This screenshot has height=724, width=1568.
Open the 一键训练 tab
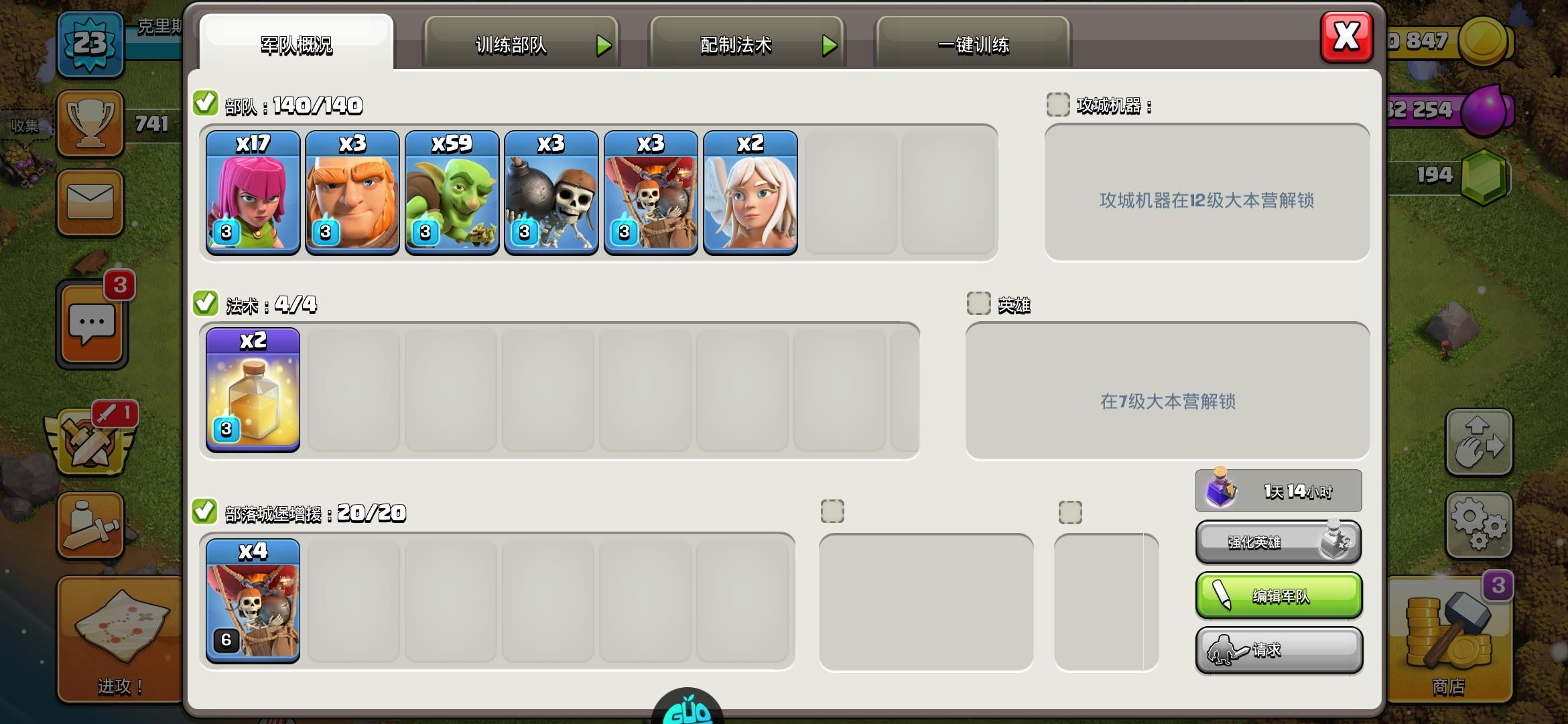point(973,46)
